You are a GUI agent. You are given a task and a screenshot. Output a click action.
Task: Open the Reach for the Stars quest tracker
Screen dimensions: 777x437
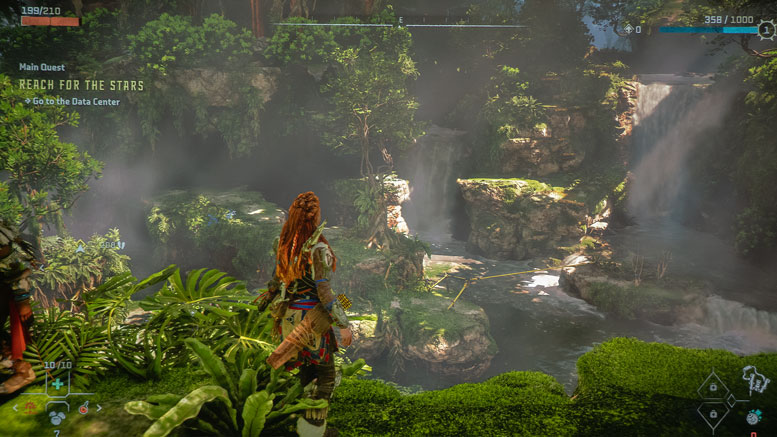[x=81, y=85]
